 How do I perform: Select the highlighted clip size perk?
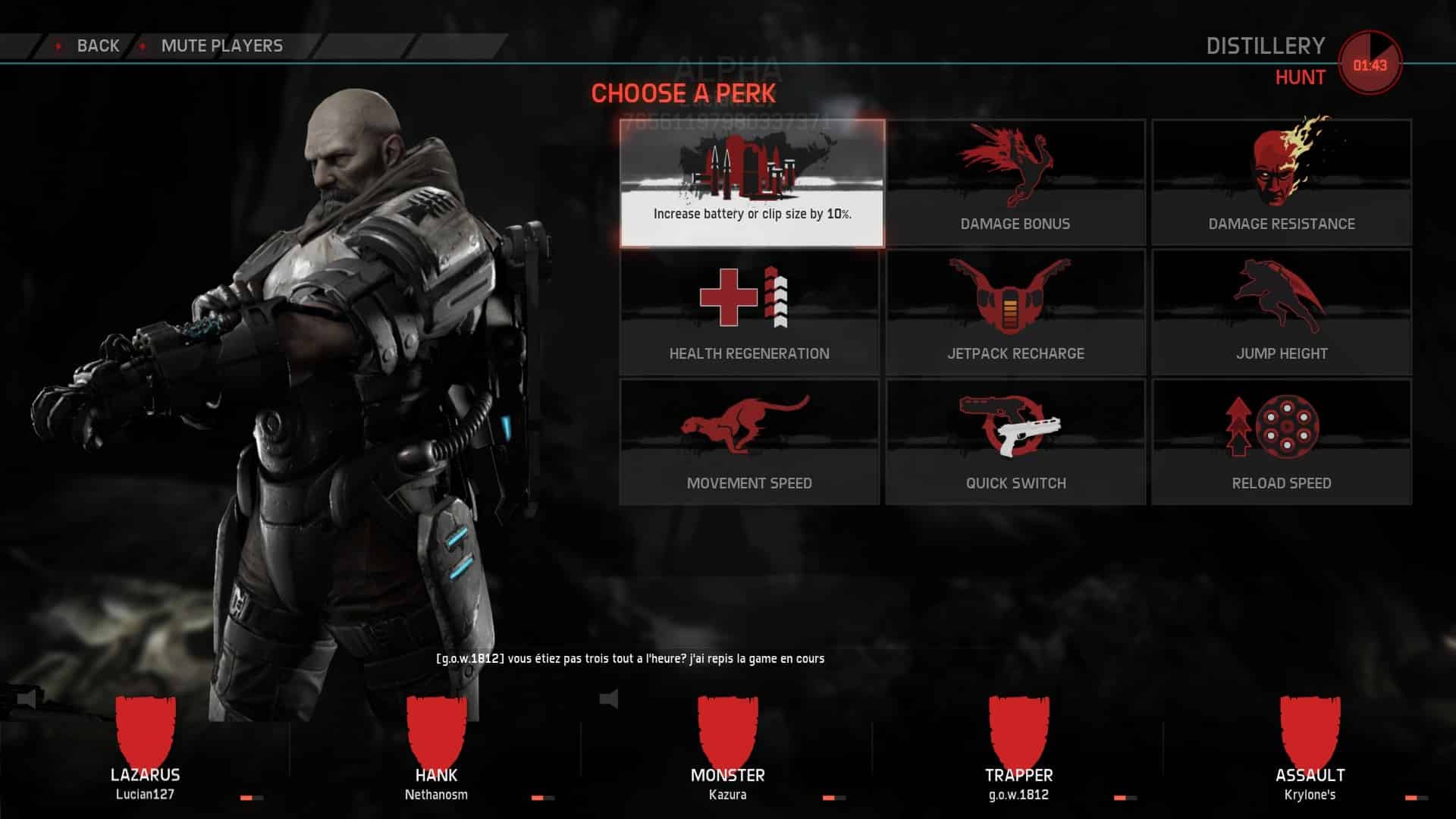(752, 183)
